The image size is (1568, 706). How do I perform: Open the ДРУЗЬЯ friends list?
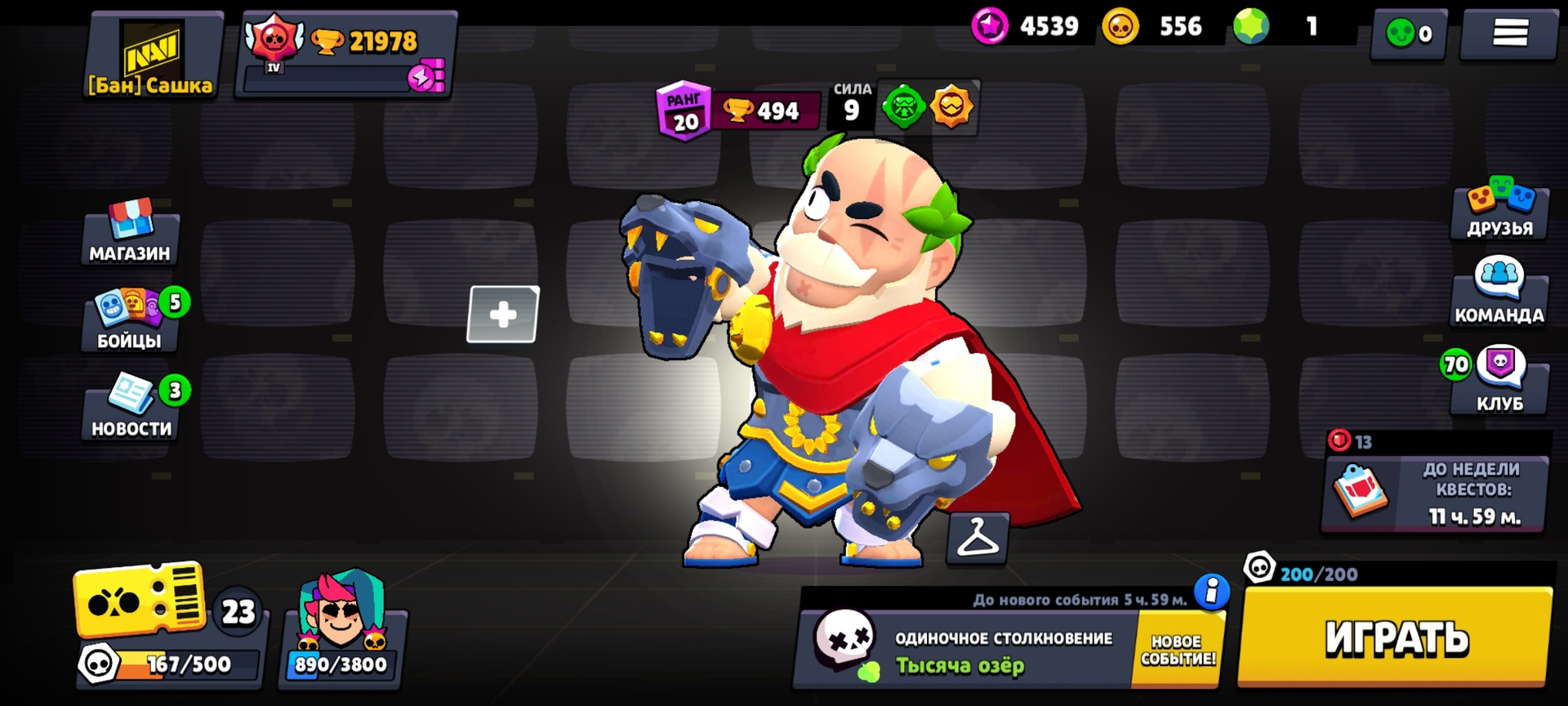[x=1499, y=209]
